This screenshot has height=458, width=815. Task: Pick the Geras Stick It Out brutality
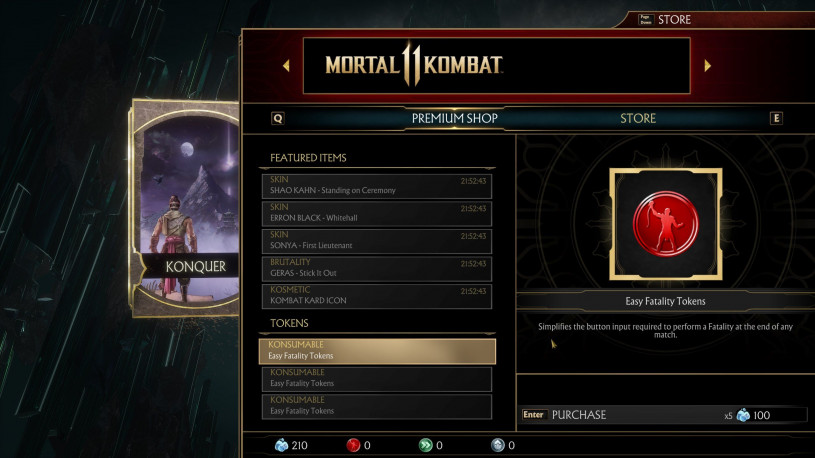click(x=376, y=267)
